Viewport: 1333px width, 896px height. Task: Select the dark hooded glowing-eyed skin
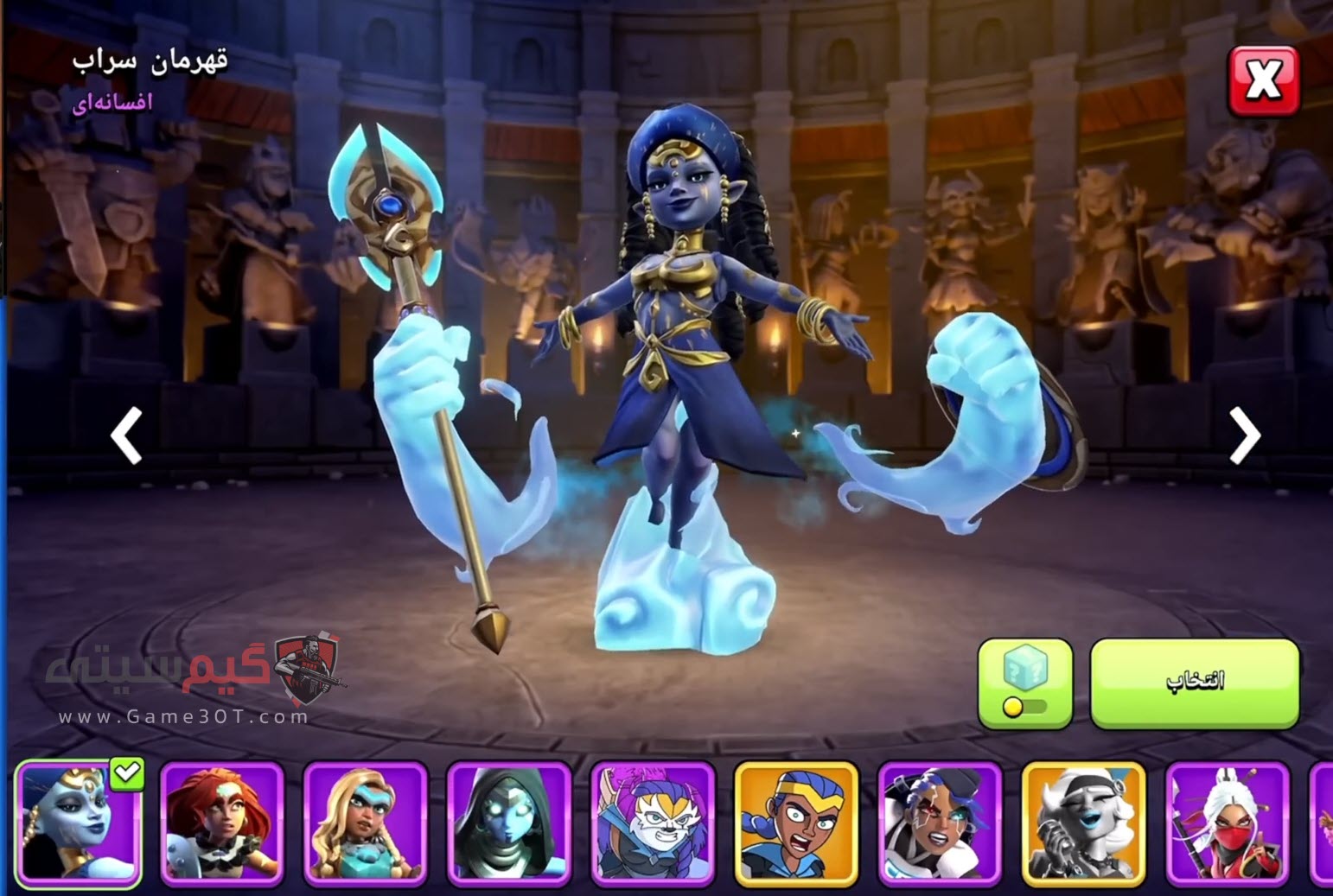click(509, 824)
